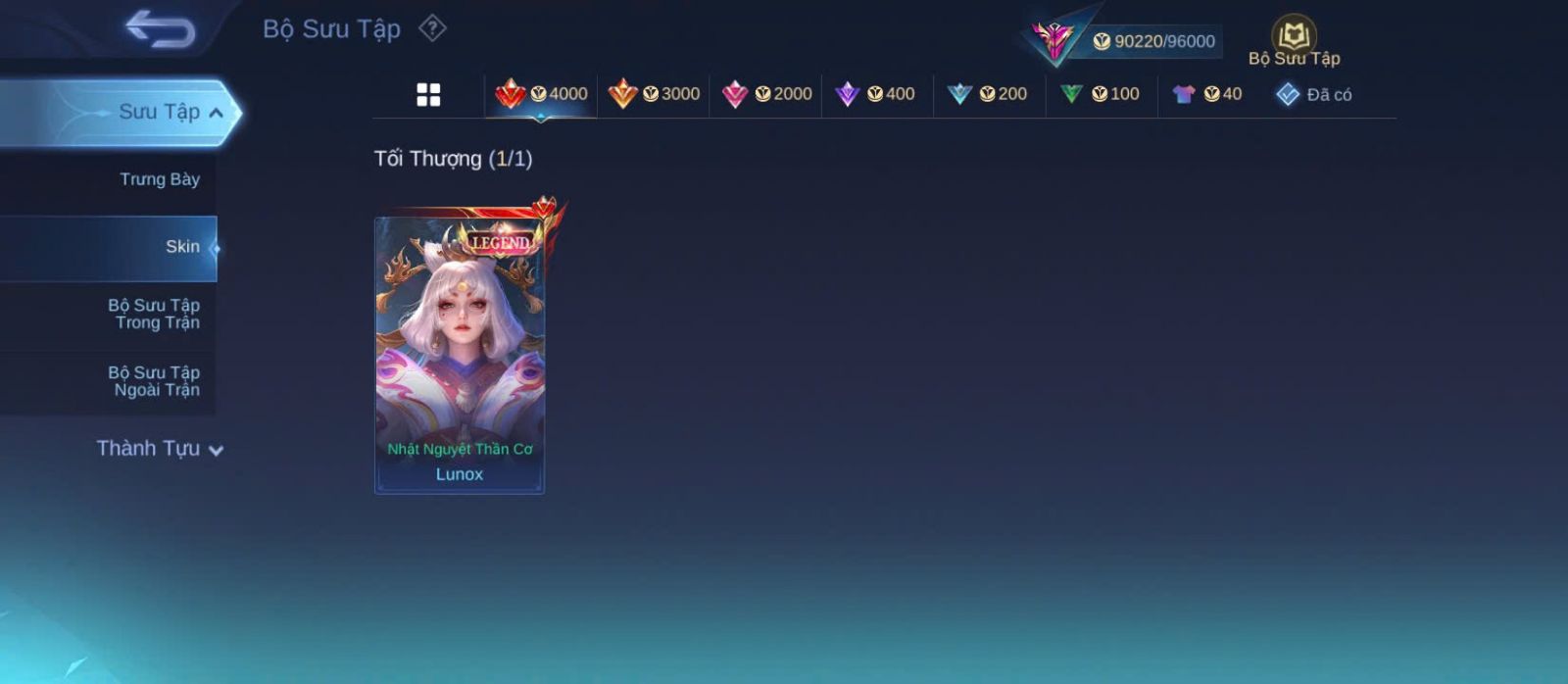Toggle the Đã có owned filter
The width and height of the screenshot is (1568, 684).
point(1314,95)
